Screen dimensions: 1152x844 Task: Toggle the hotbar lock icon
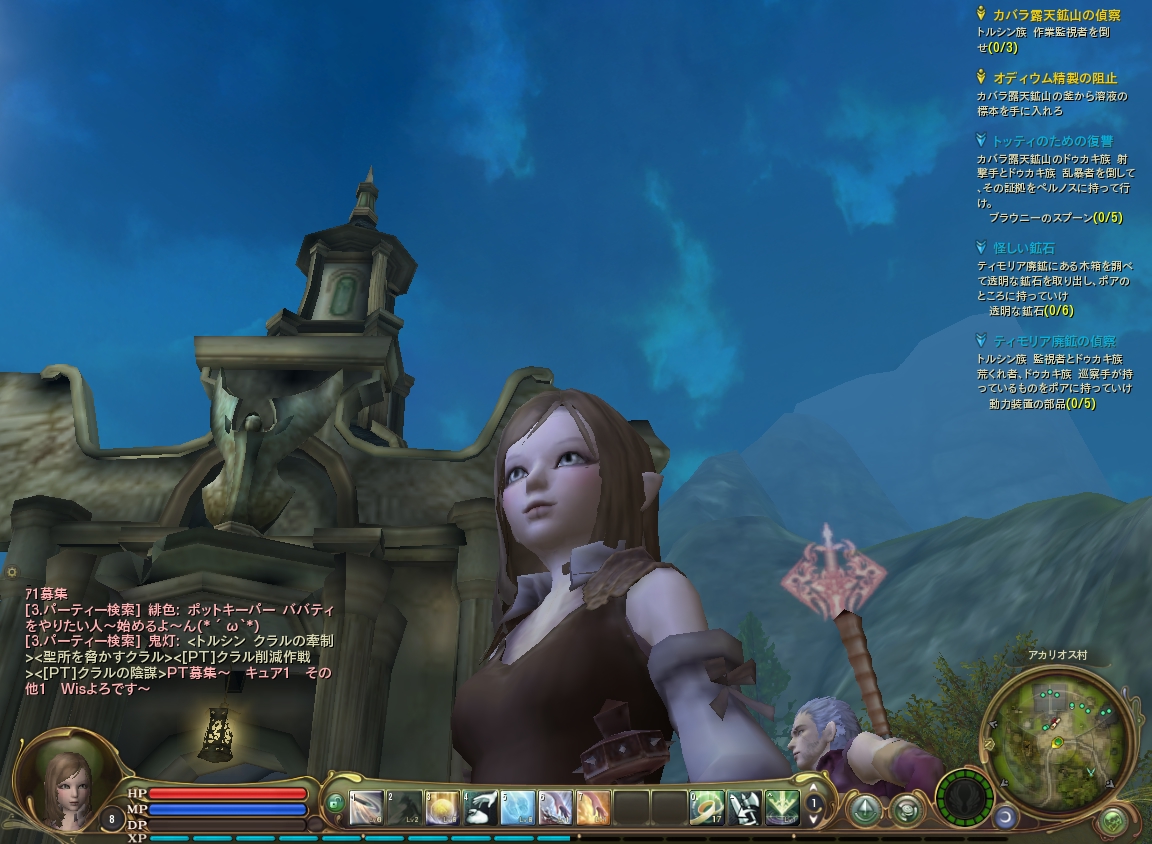click(335, 803)
